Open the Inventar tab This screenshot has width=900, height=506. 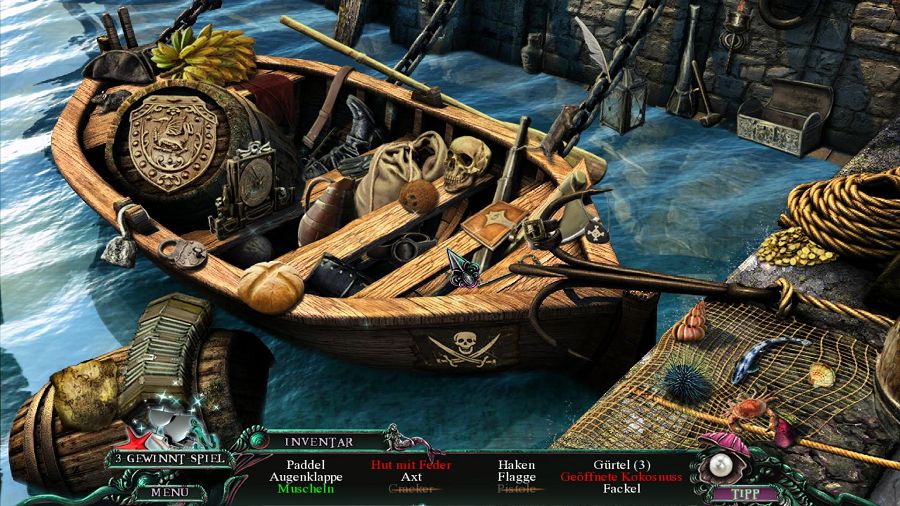coord(316,440)
